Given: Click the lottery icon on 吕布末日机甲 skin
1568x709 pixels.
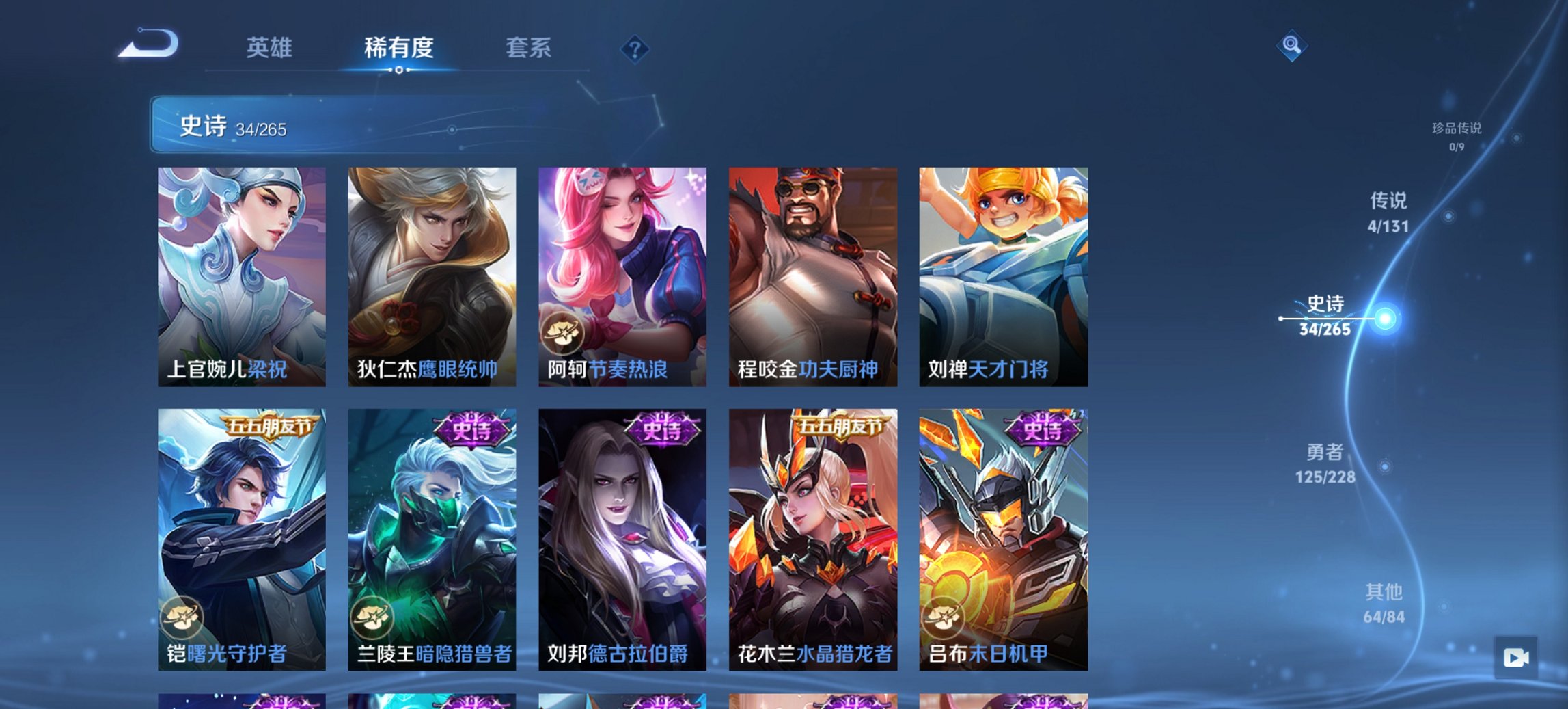Looking at the screenshot, I should point(943,617).
